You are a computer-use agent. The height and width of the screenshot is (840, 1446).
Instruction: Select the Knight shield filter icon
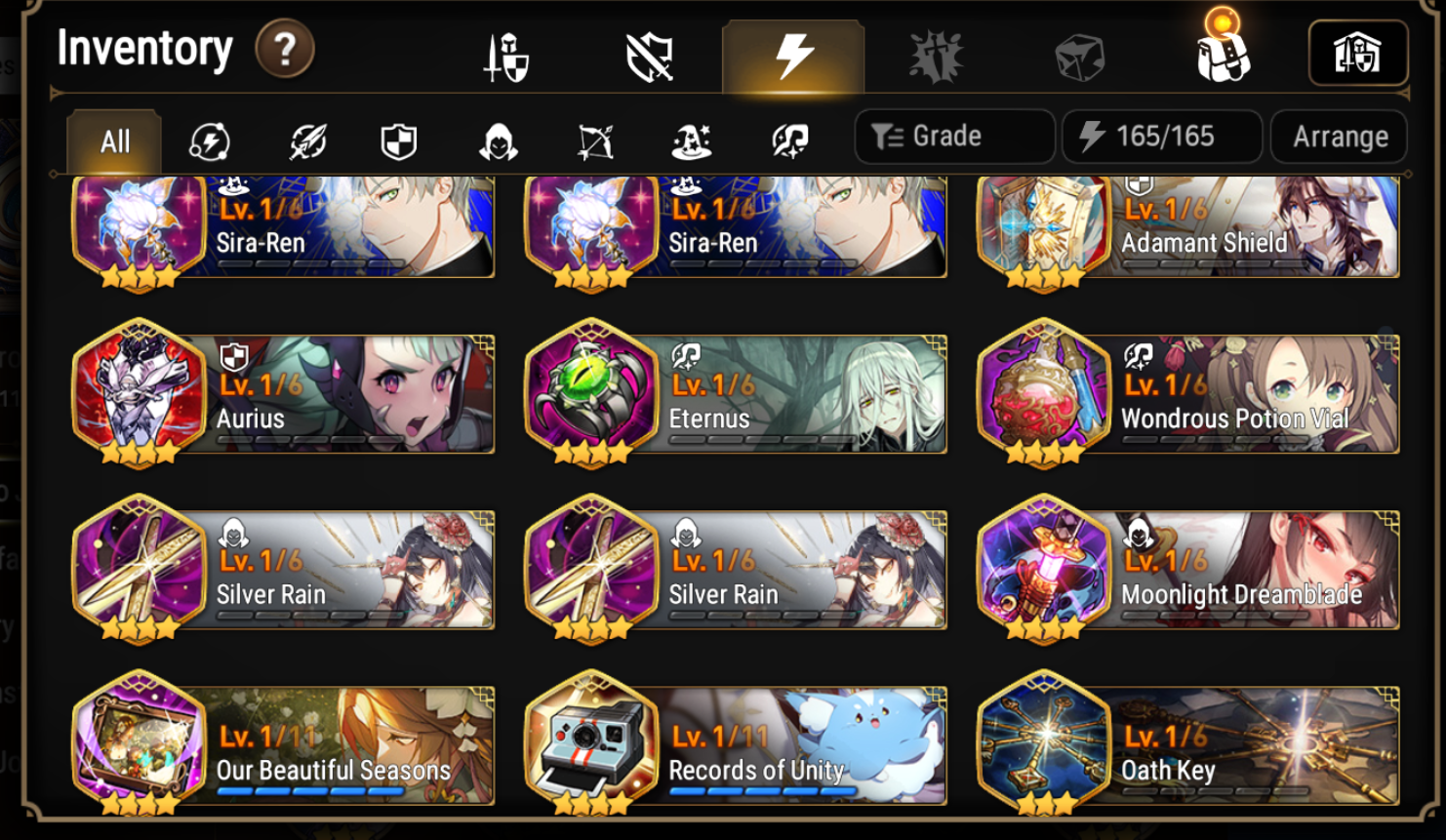(x=398, y=141)
